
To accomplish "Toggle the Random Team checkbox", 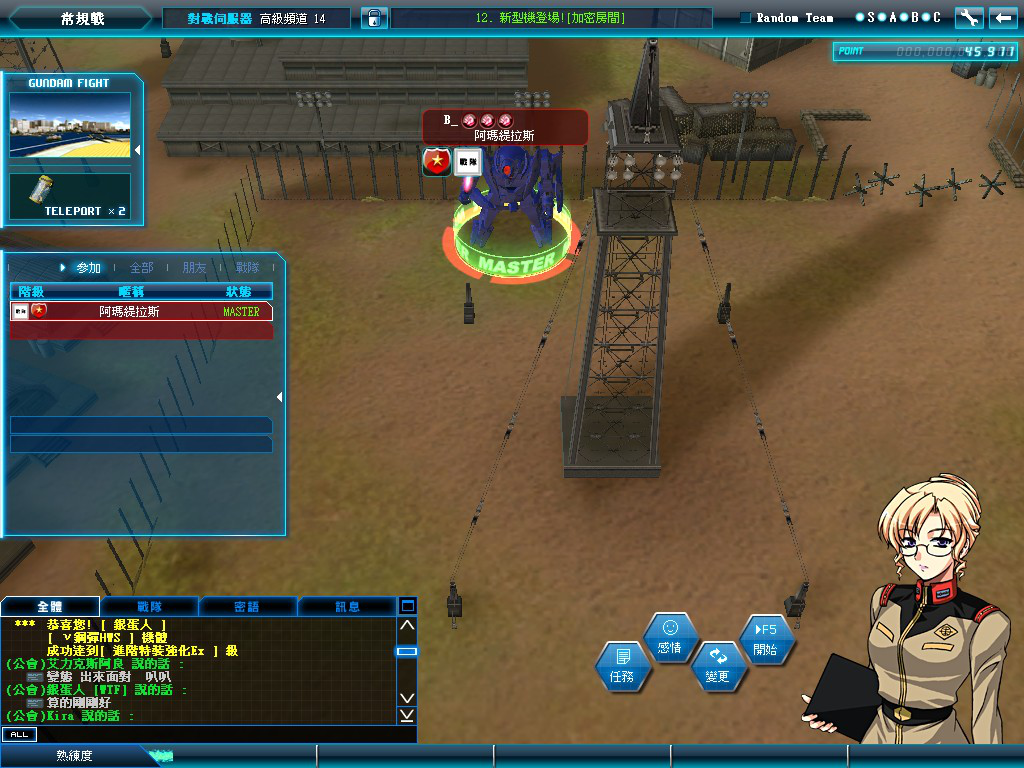I will [746, 18].
